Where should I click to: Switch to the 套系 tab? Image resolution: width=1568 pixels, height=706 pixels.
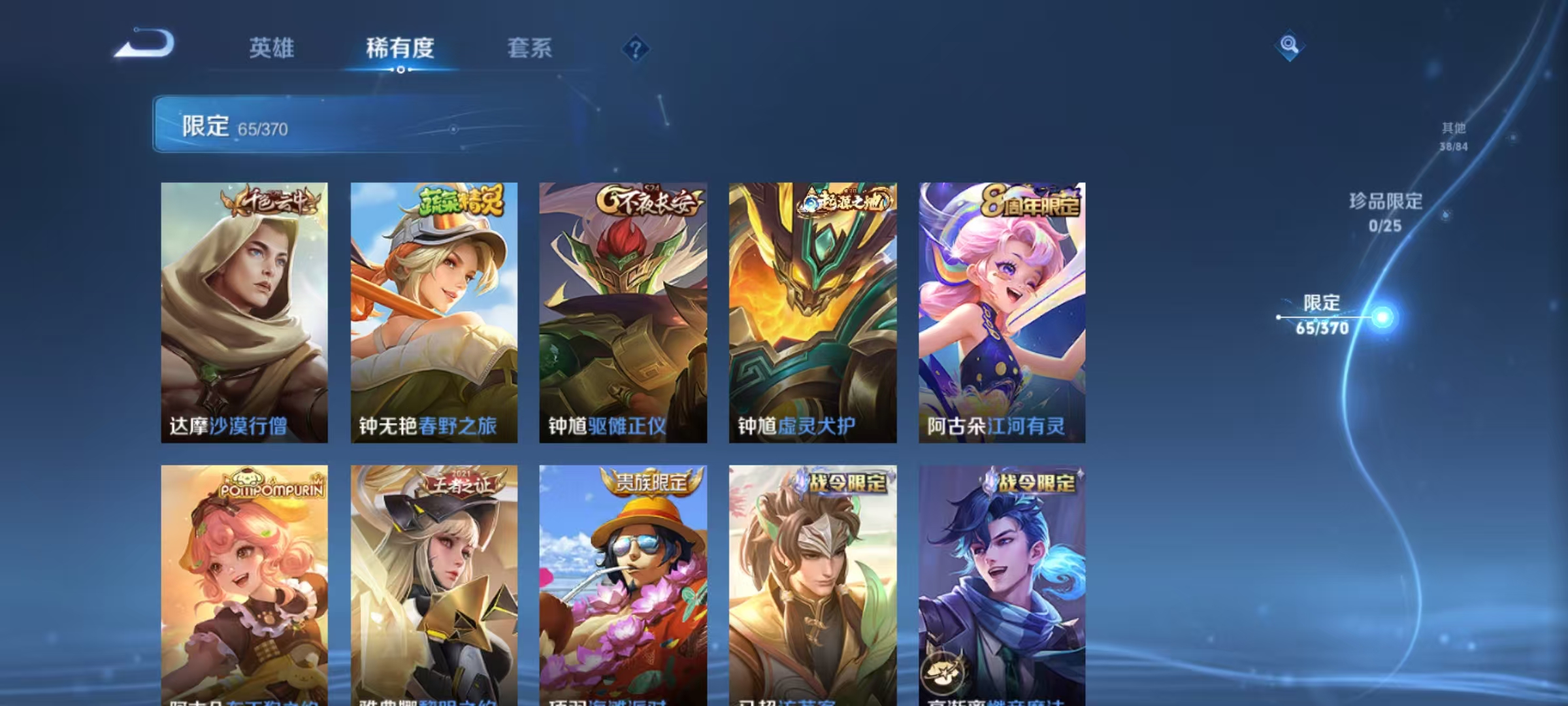[531, 48]
